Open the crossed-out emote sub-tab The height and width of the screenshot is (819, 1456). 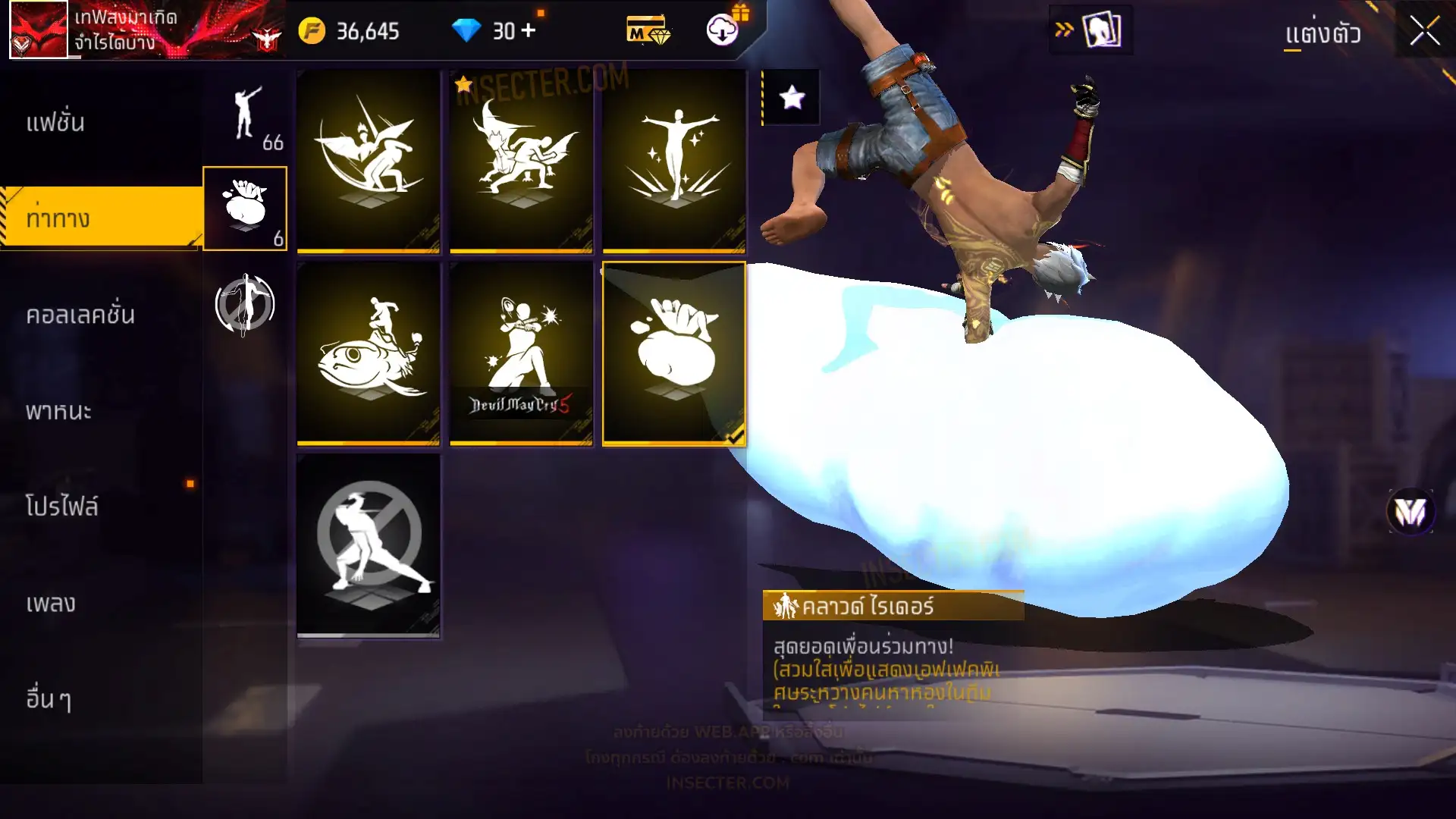pyautogui.click(x=244, y=305)
